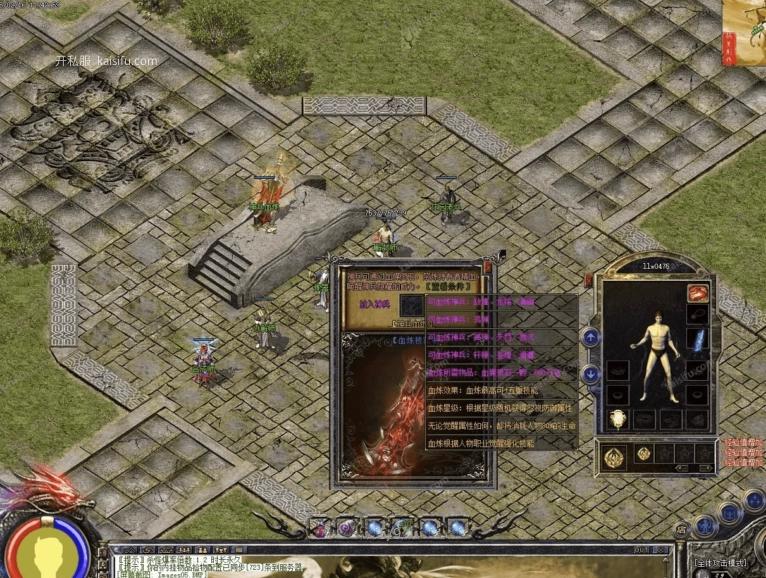The image size is (766, 578).
Task: Open the minimap in the corner
Action: [745, 30]
